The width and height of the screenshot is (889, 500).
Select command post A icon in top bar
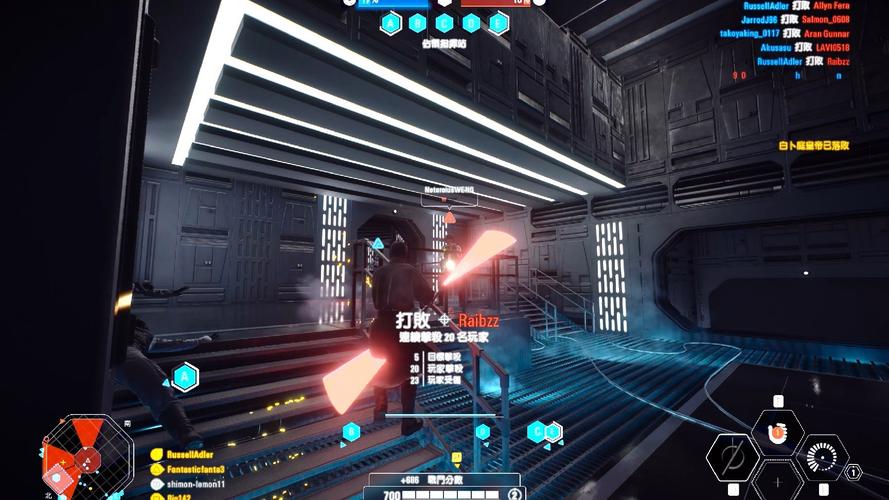click(391, 23)
